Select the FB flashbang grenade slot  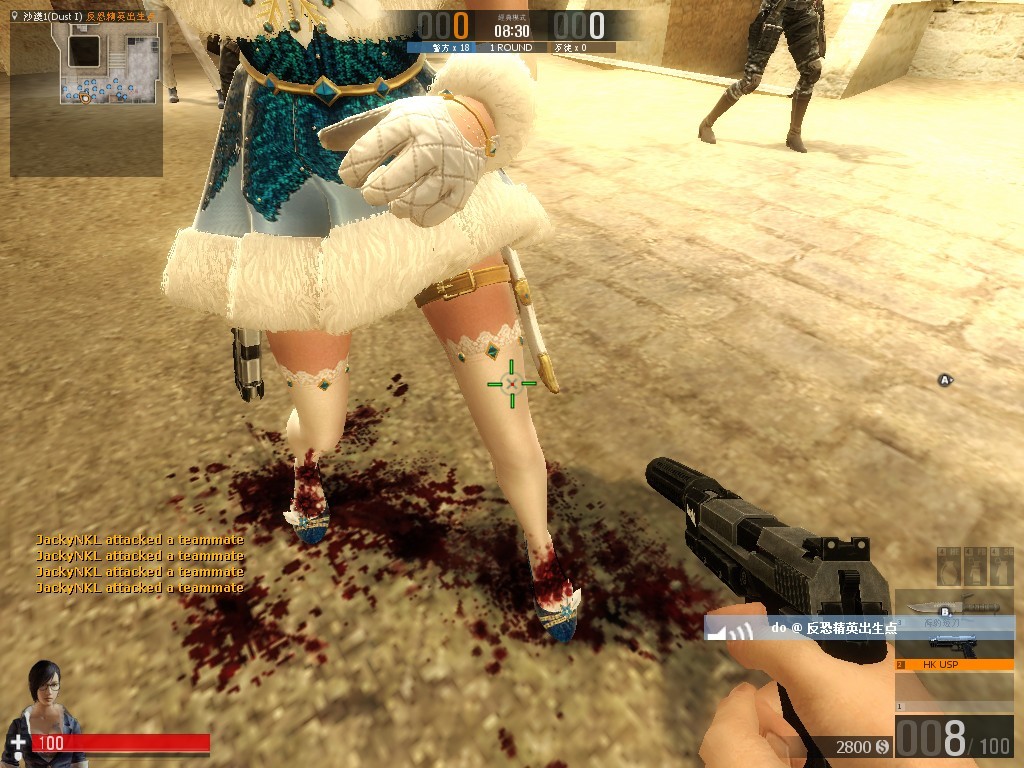974,566
